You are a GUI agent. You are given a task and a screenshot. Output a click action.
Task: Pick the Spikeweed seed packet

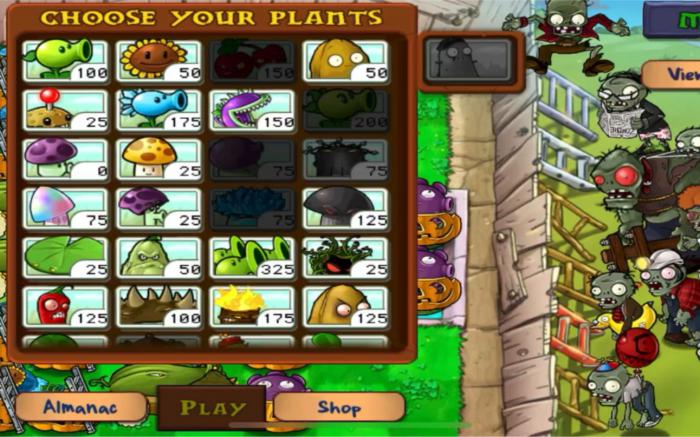coord(158,305)
